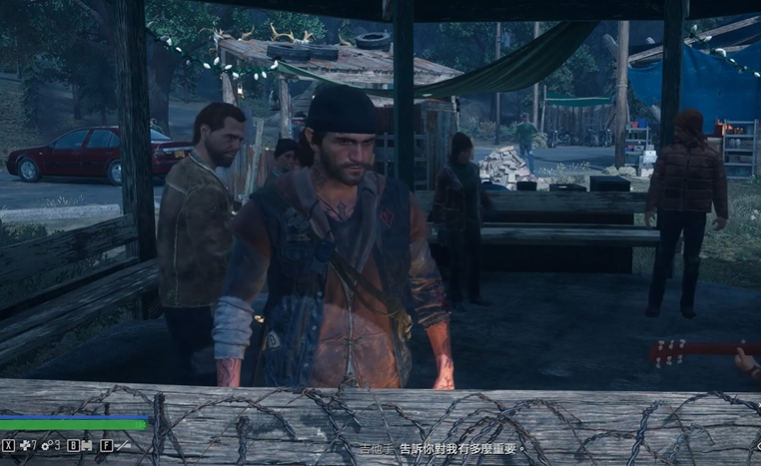Viewport: 761px width, 466px height.
Task: Activate the binoculars icon
Action: (x=86, y=445)
